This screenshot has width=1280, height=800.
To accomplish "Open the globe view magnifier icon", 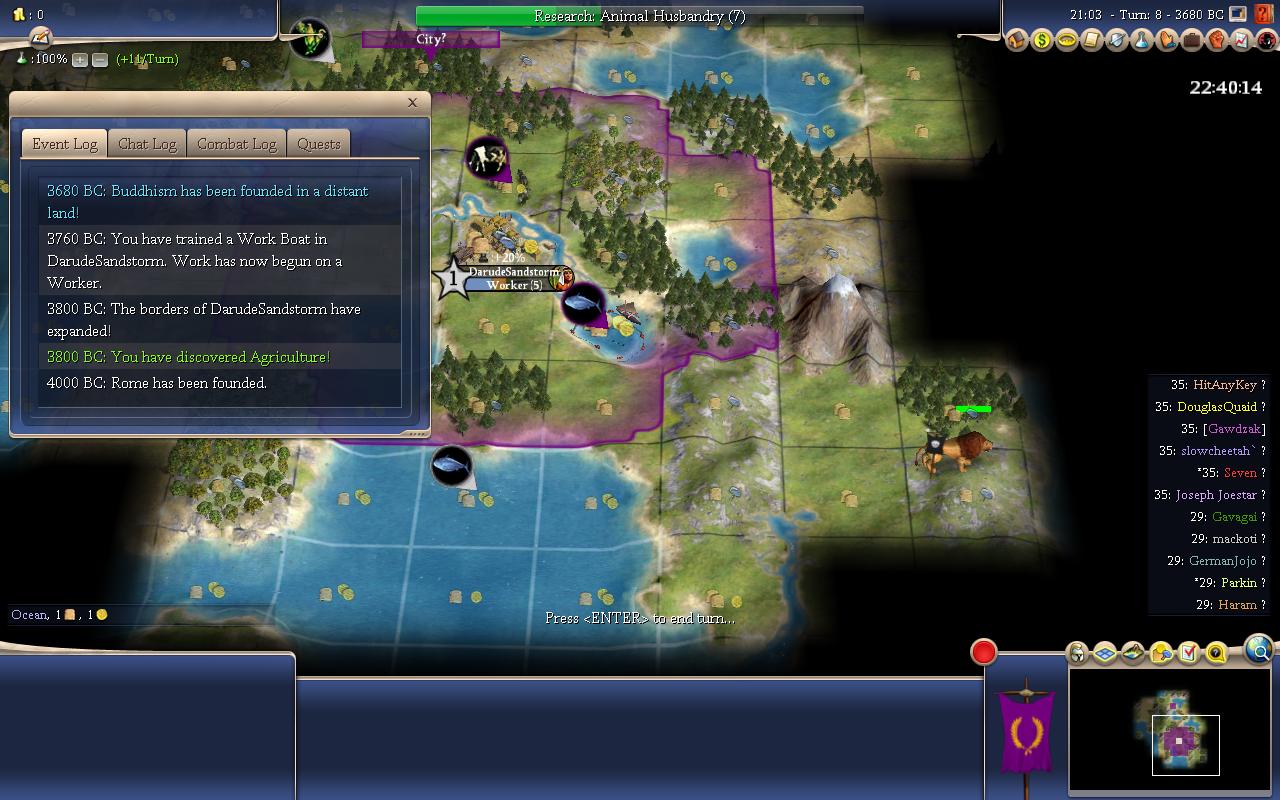I will tap(1260, 652).
